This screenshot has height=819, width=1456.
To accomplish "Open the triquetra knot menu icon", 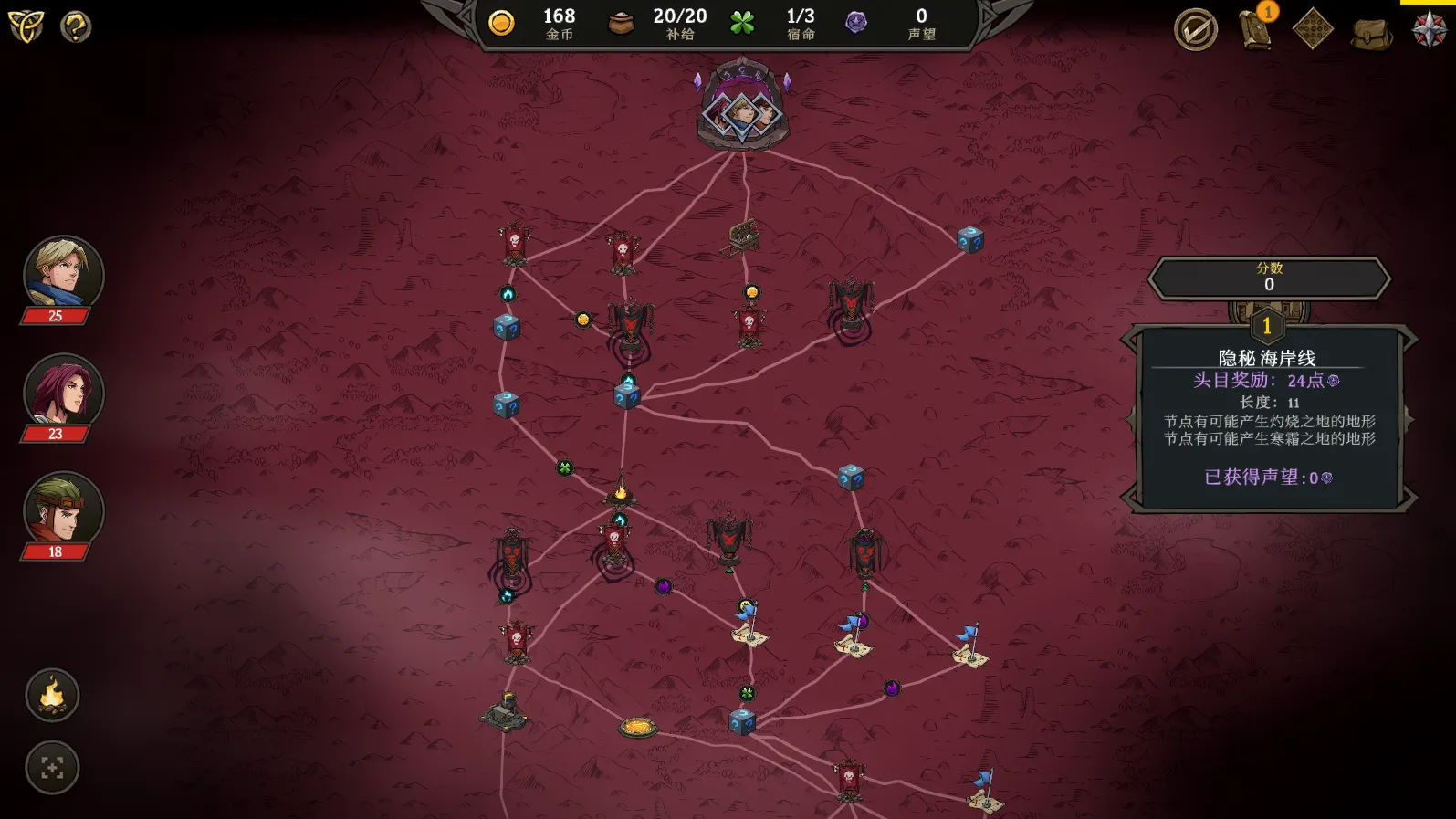I will tap(26, 26).
